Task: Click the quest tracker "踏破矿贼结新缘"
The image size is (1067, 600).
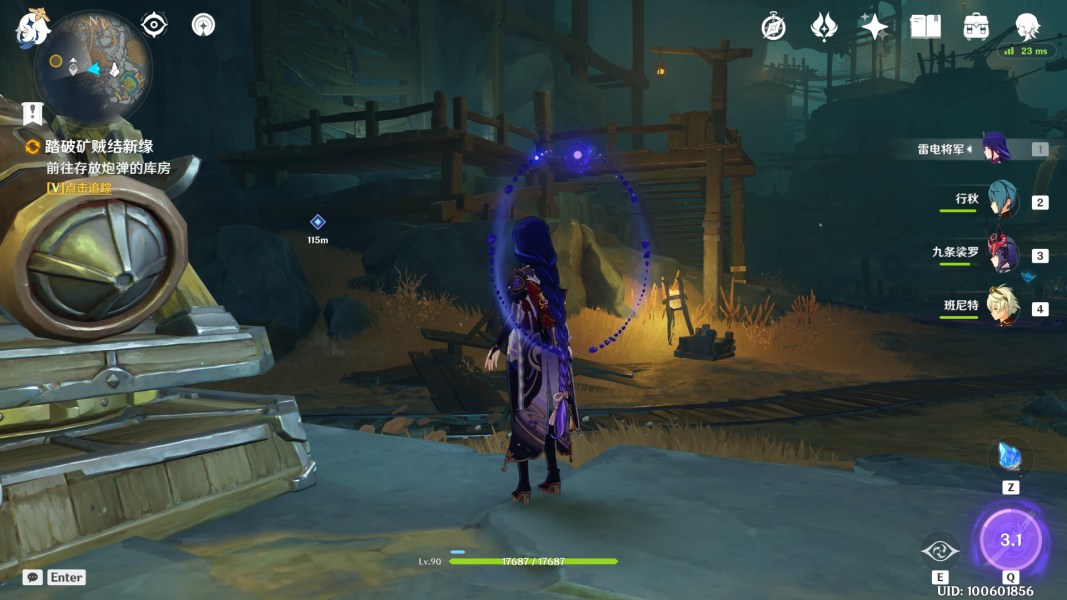Action: [99, 147]
